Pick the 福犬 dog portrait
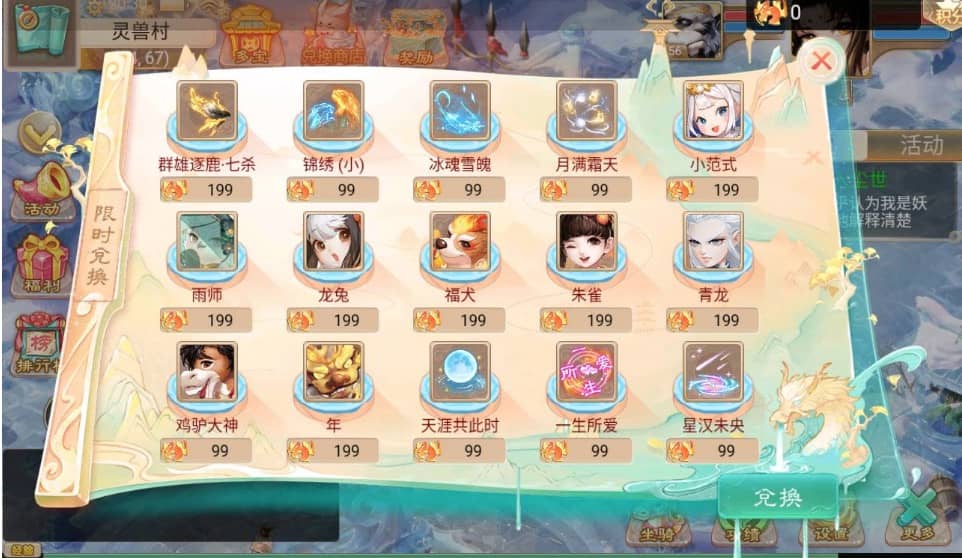Viewport: 962px width, 558px height. tap(460, 241)
